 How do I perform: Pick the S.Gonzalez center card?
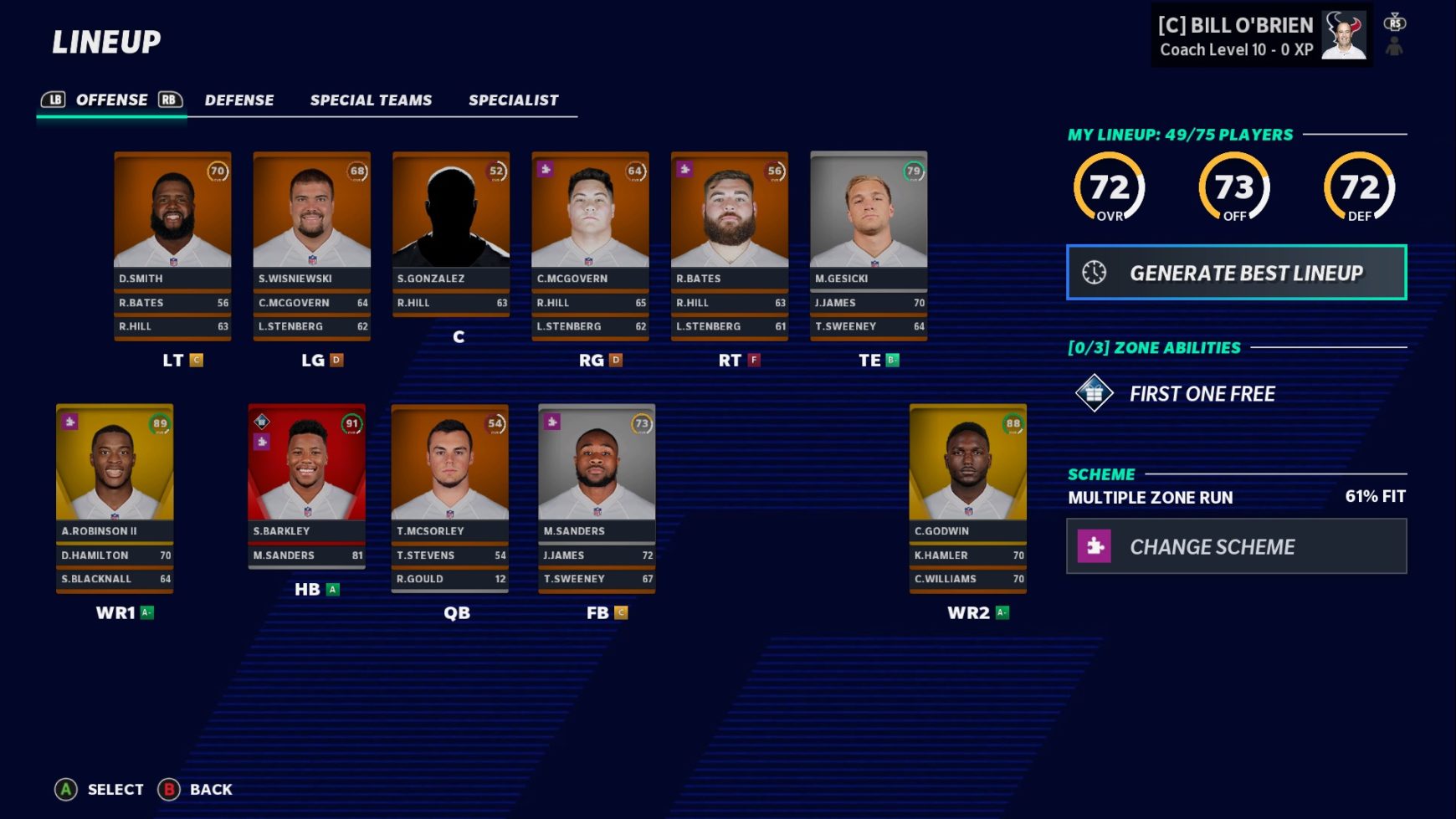point(451,219)
